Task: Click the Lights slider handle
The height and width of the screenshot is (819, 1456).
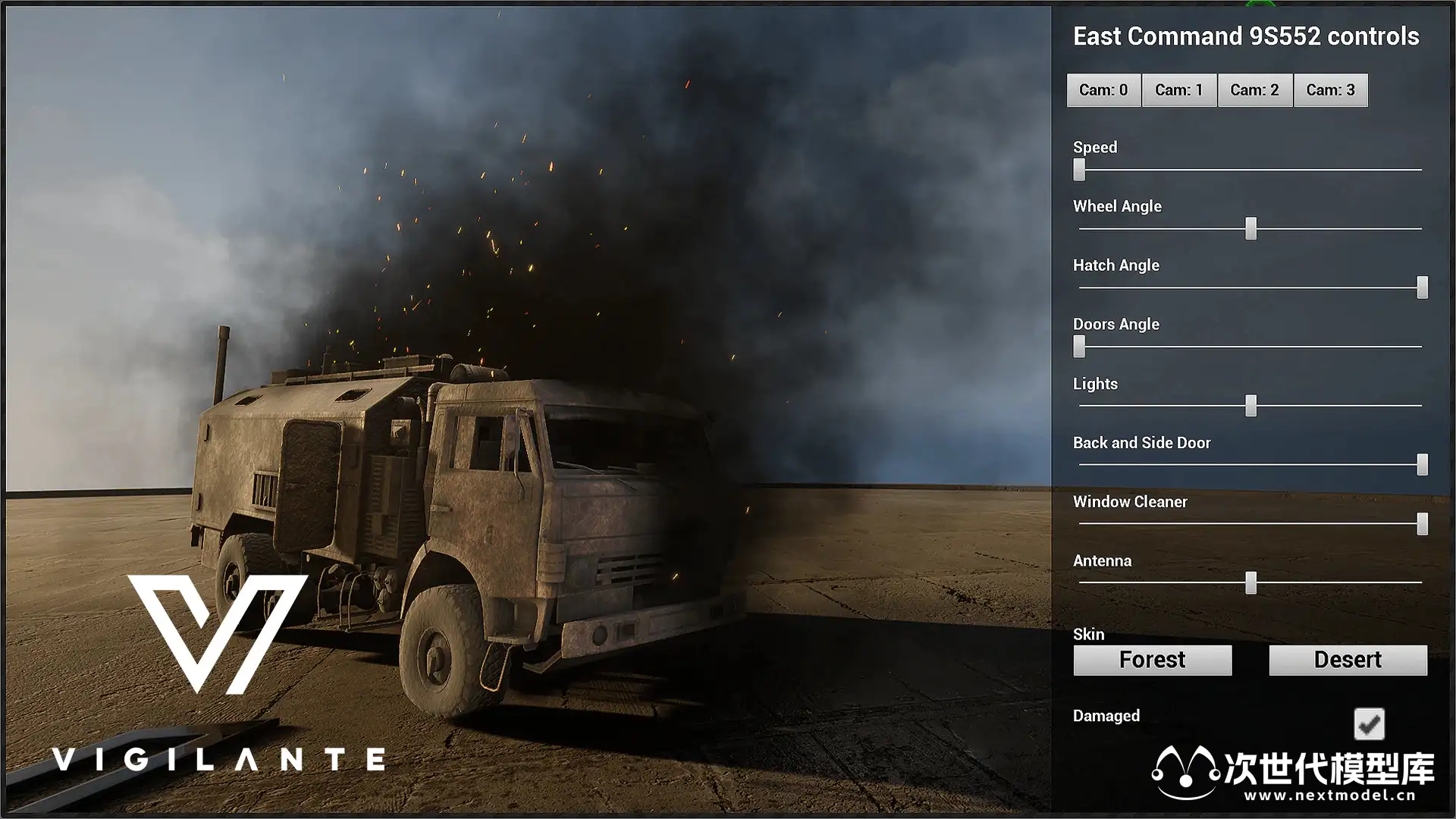Action: [1251, 406]
